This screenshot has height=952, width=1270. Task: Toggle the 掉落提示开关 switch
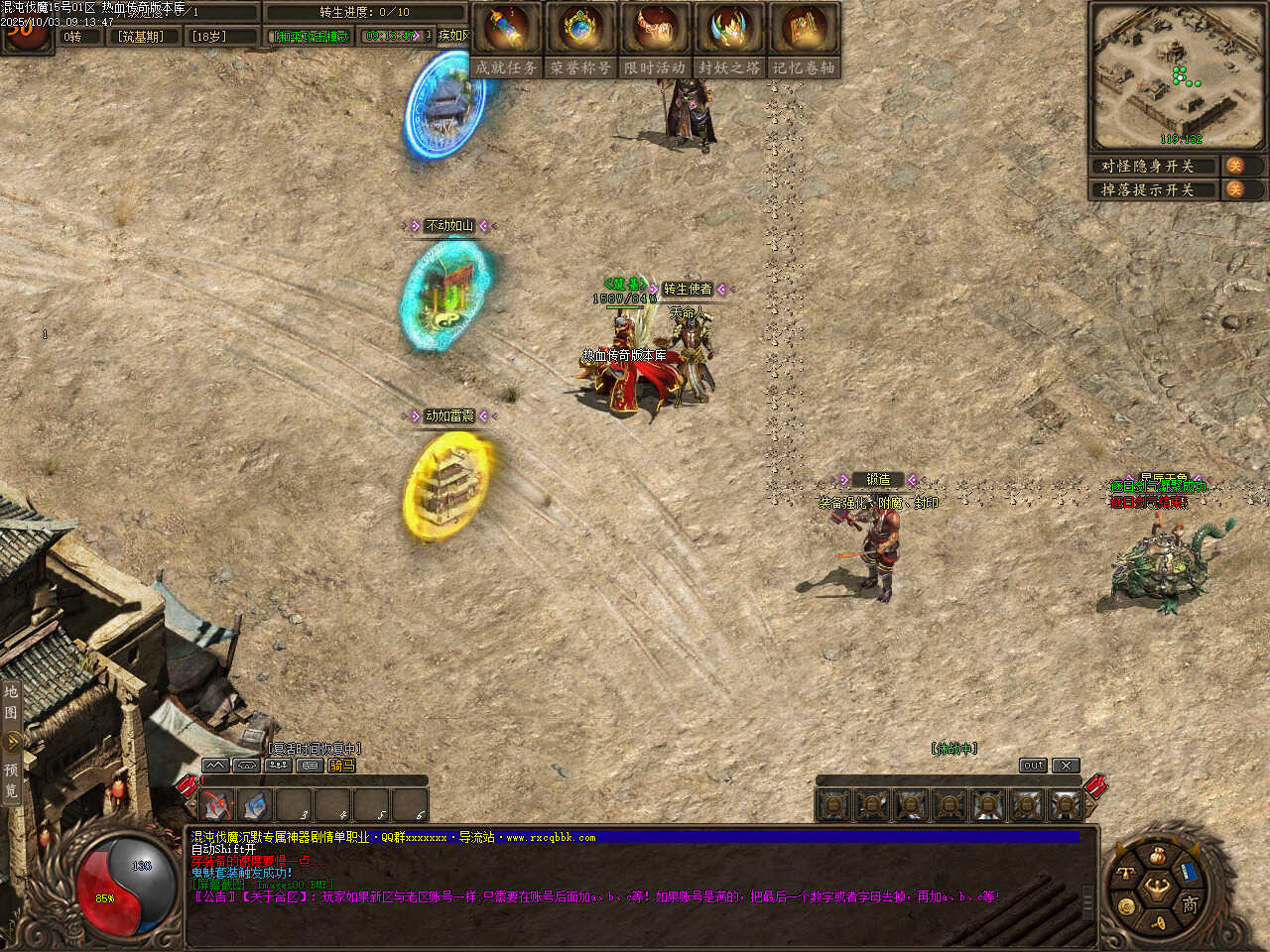tap(1236, 189)
